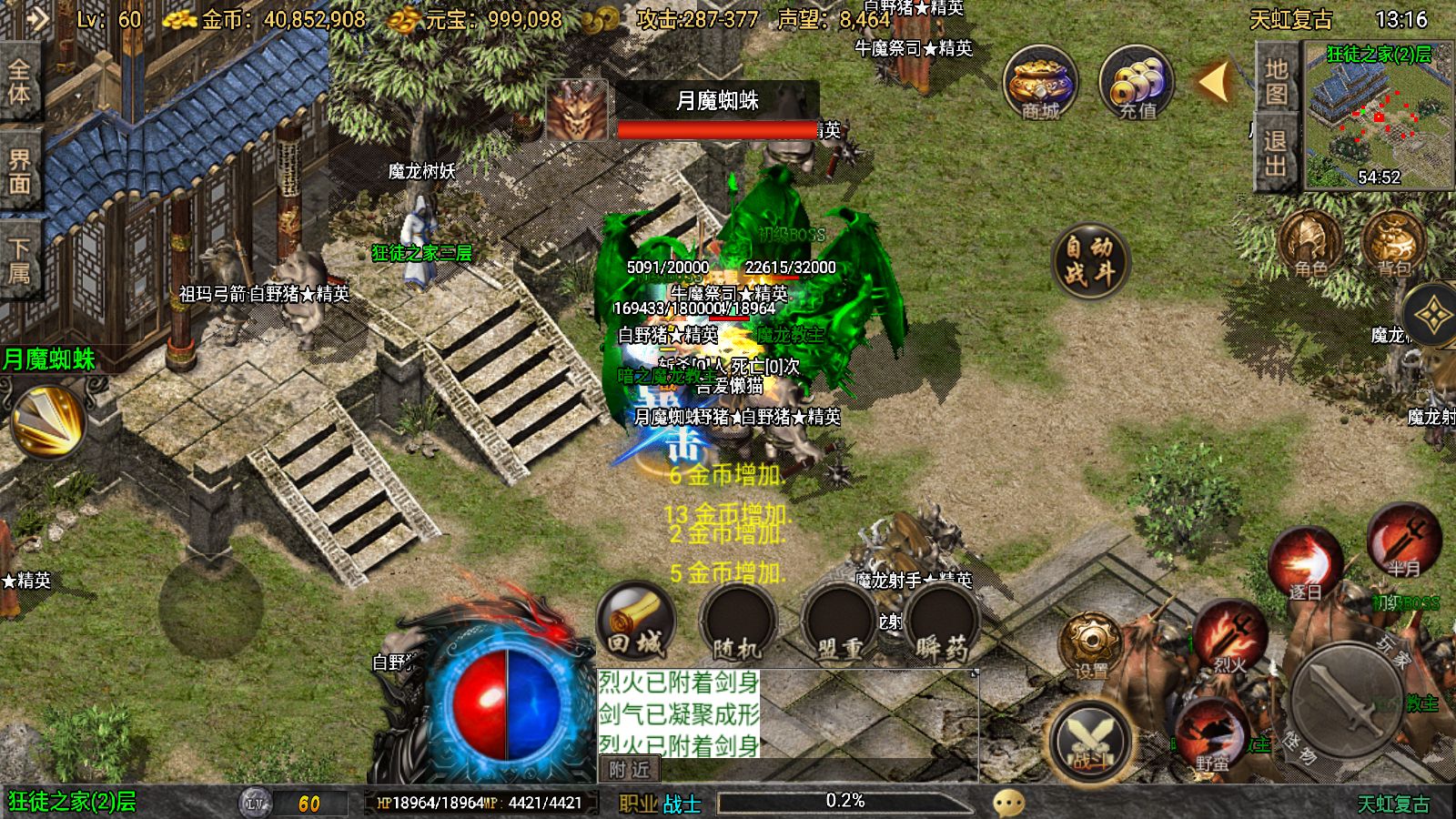Open the 商城 shop
Image resolution: width=1456 pixels, height=819 pixels.
click(1040, 84)
